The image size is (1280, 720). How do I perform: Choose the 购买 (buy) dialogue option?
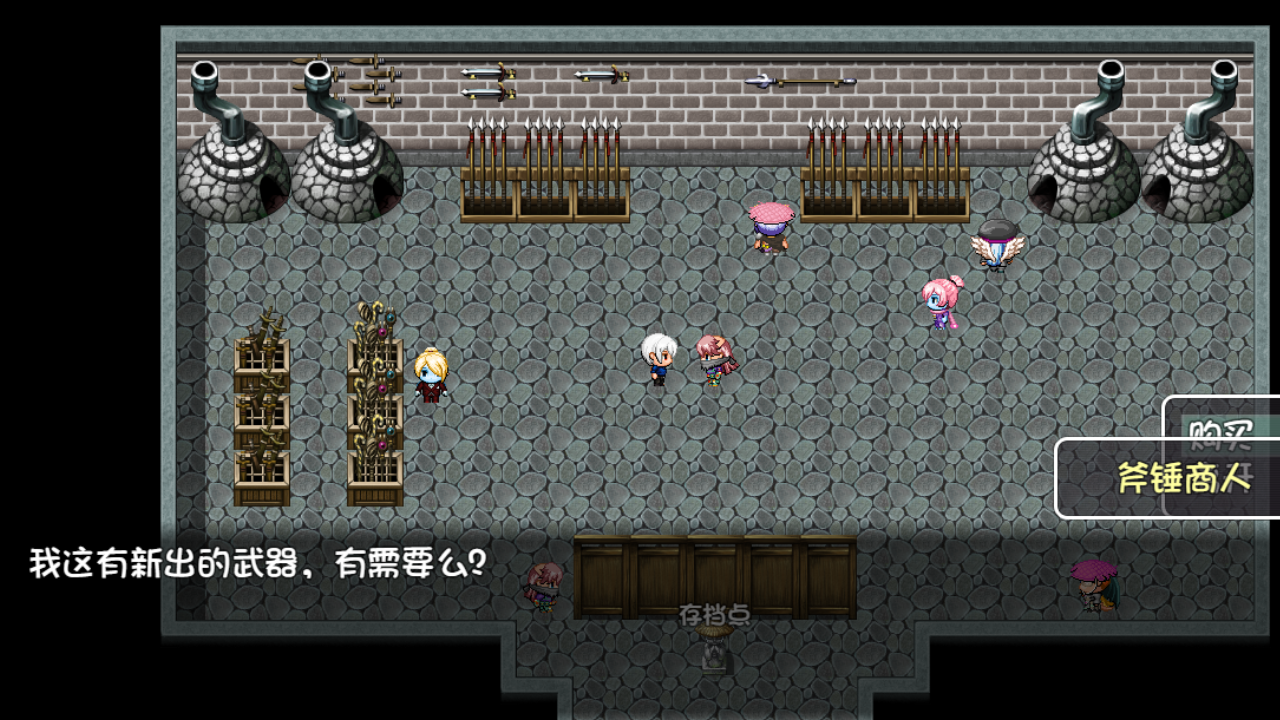1221,430
